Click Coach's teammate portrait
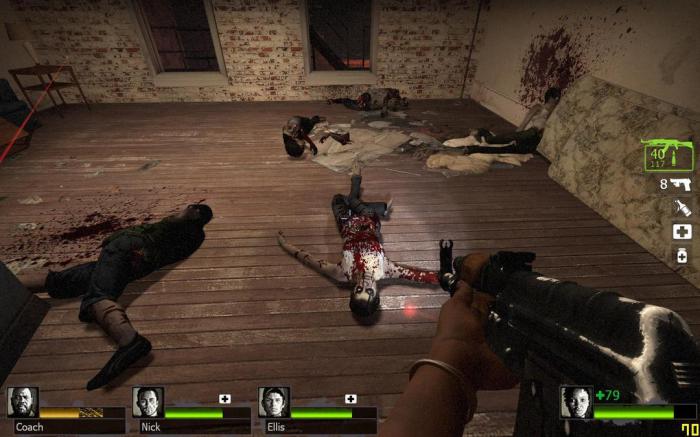700x437 pixels. 22,402
